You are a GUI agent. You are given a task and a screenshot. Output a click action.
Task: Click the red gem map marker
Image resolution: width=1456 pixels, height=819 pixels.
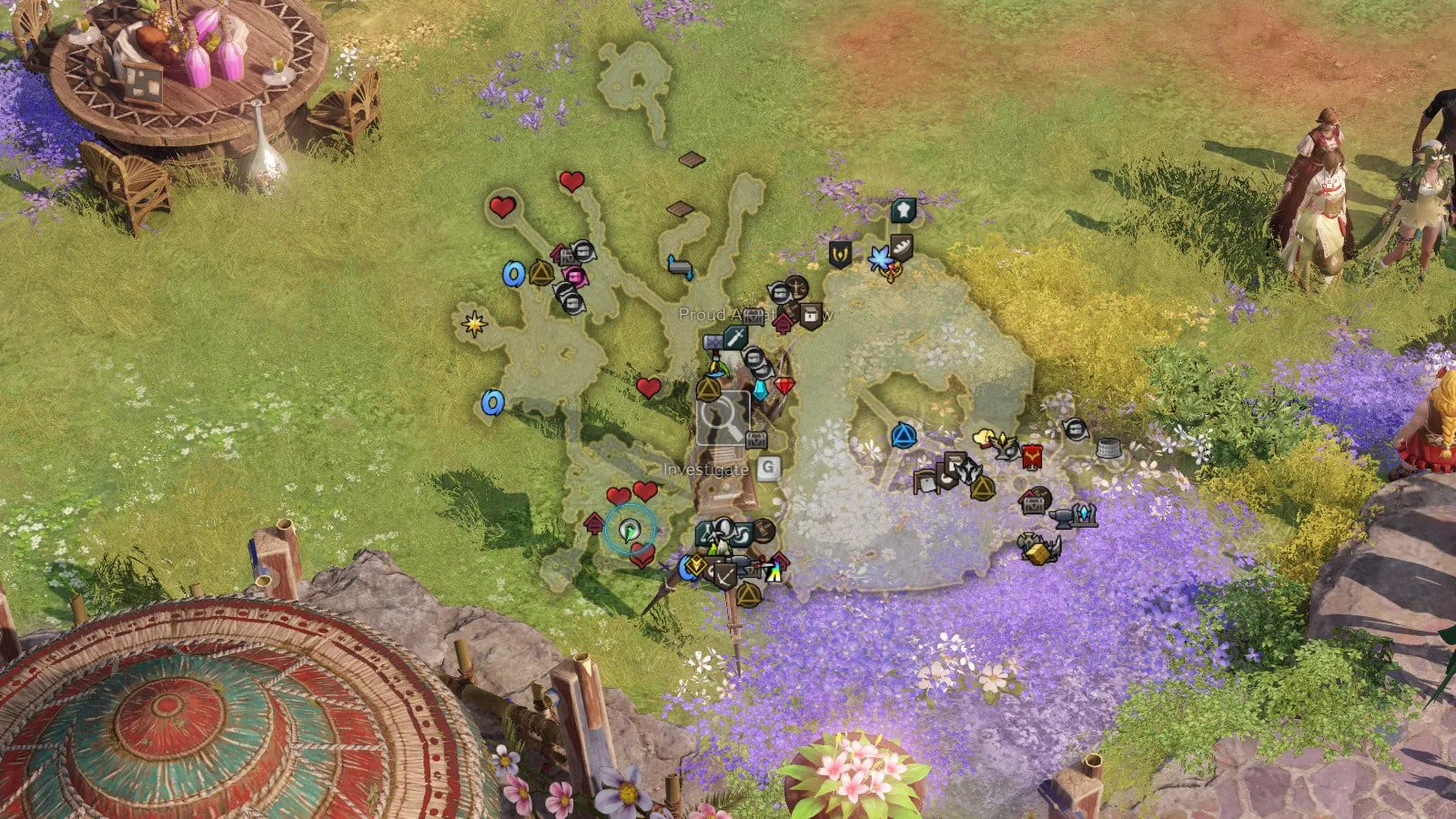point(784,385)
